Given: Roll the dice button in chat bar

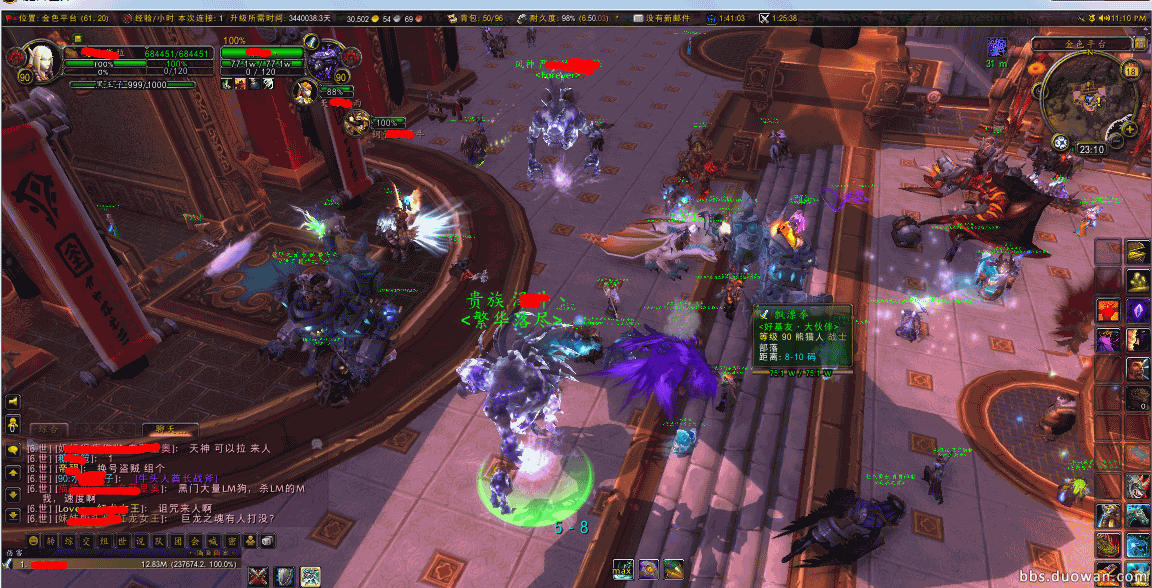Looking at the screenshot, I should 266,541.
